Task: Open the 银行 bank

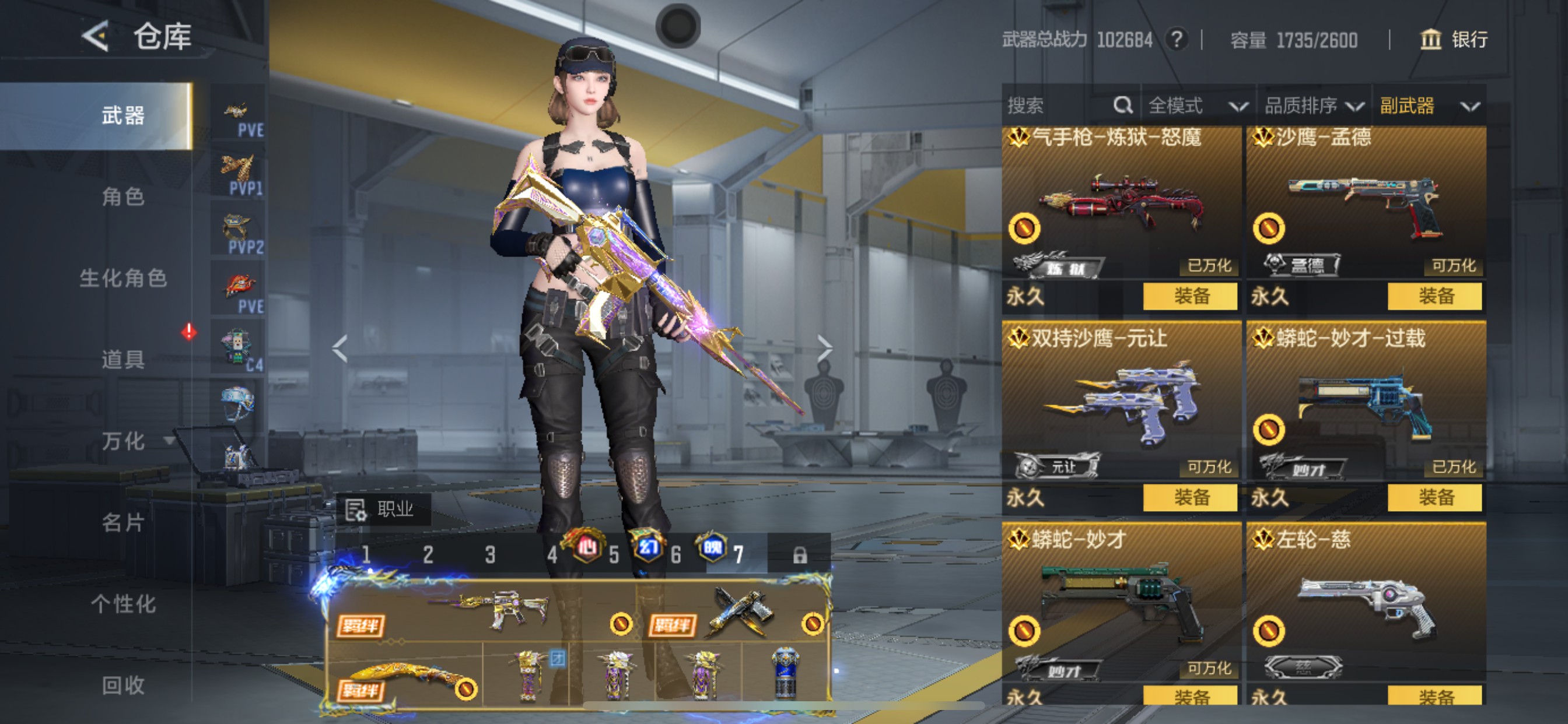Action: tap(1454, 40)
